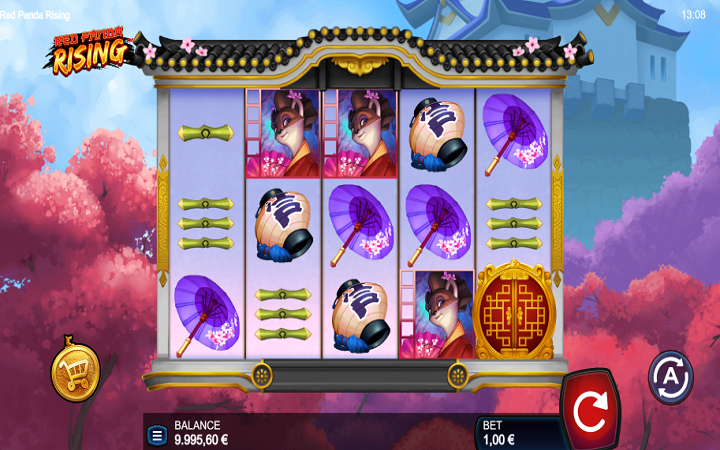This screenshot has height=450, width=720.
Task: Open the Bet amount selector
Action: (510, 432)
